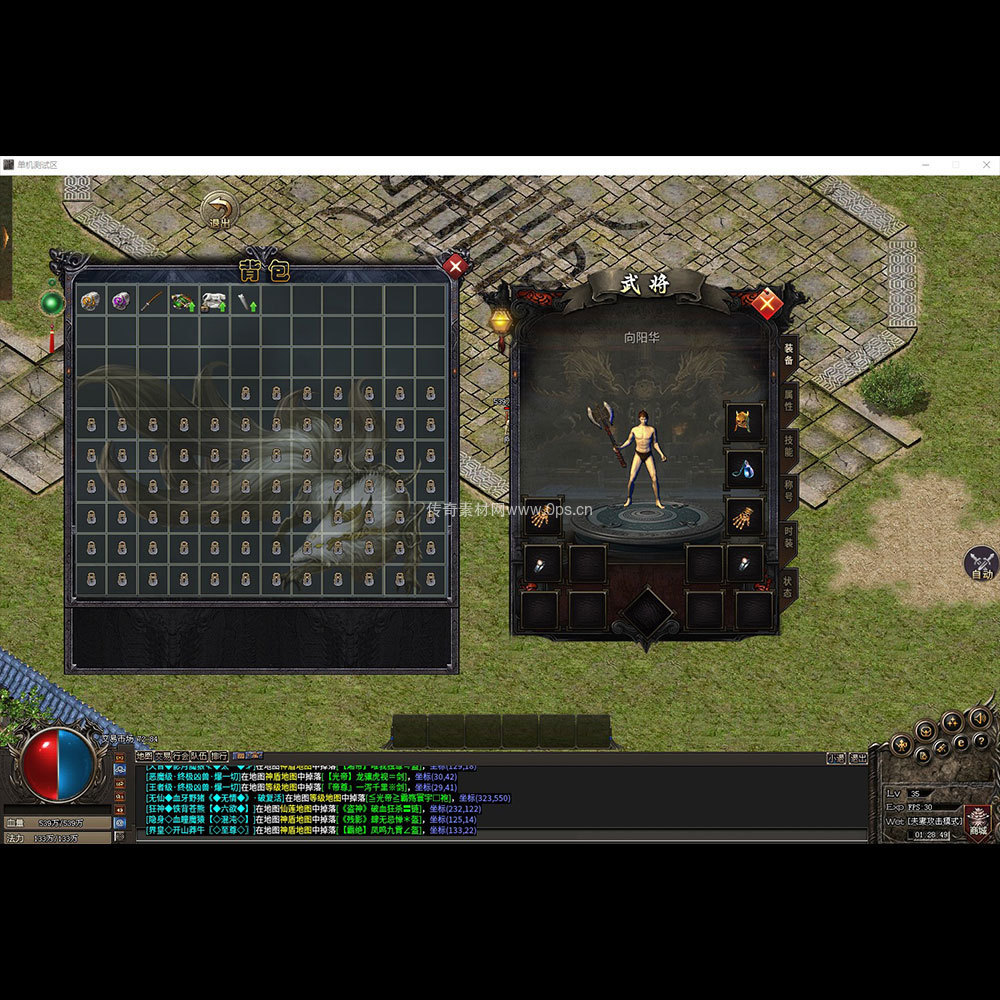1000x1000 pixels.
Task: Open the 商城 shop
Action: (x=976, y=822)
